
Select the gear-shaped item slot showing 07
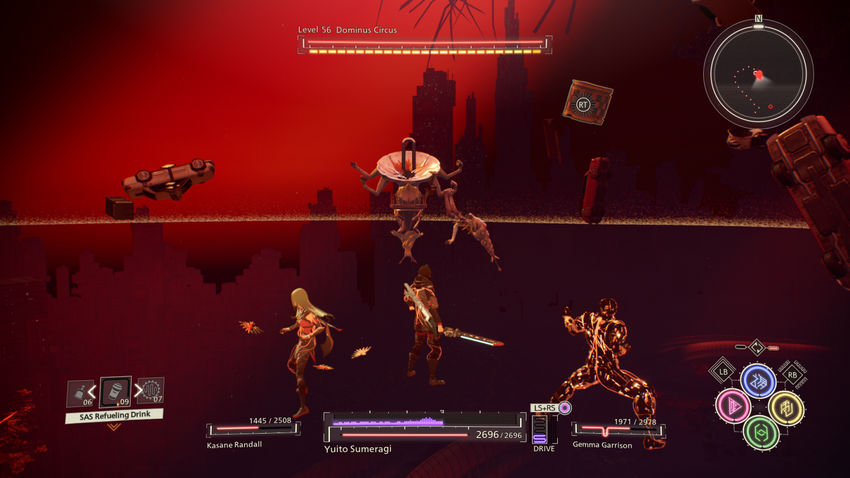[x=150, y=390]
